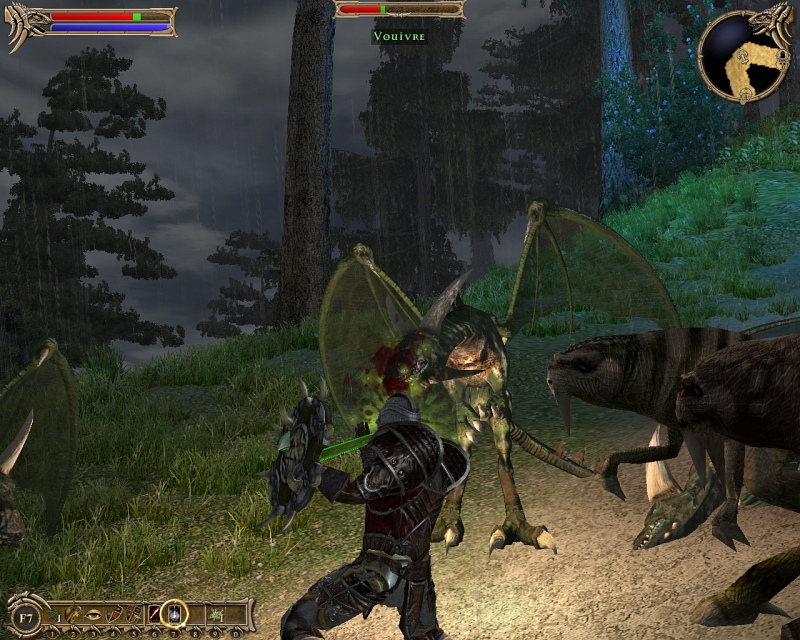The height and width of the screenshot is (640, 800).
Task: Select the eye icon in quickbar
Action: coord(93,612)
